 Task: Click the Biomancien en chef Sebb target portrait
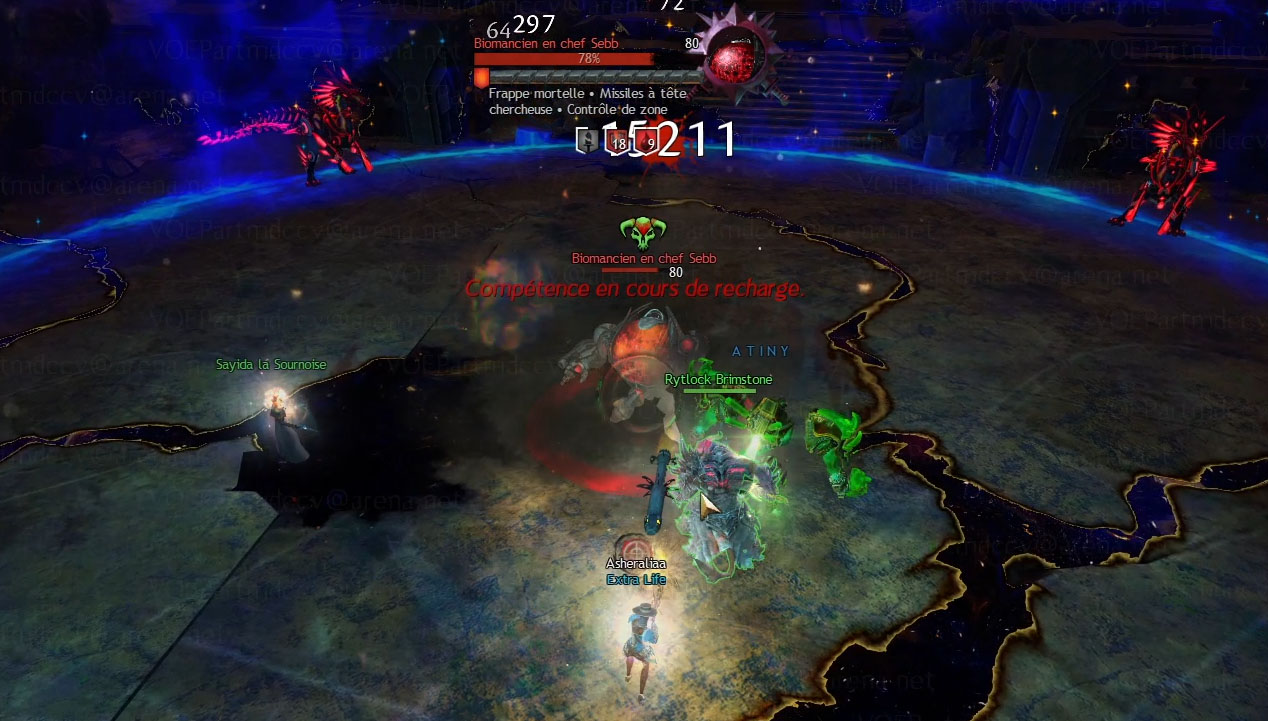[737, 58]
